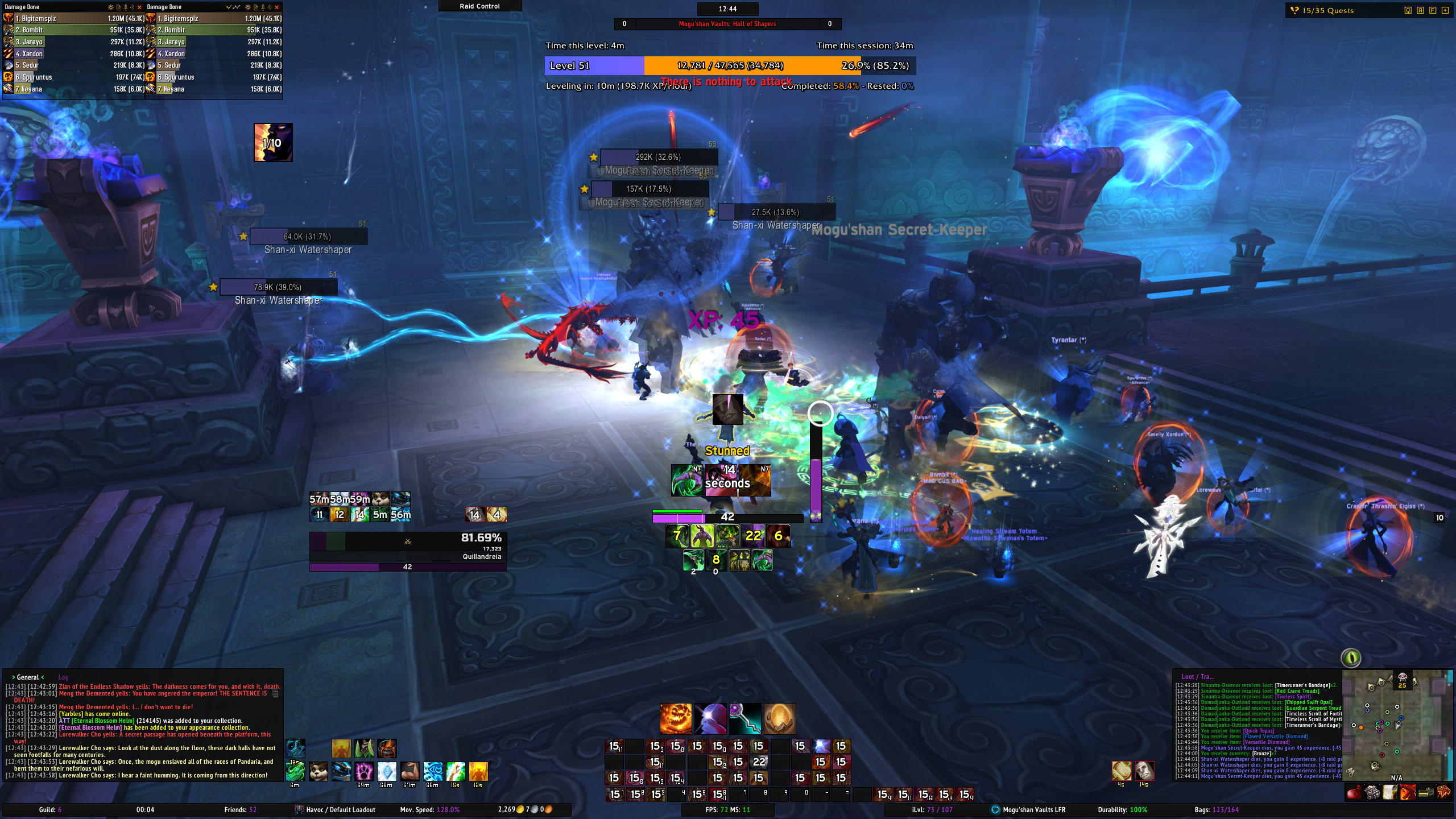Close the left Damage Done window

tap(139, 7)
